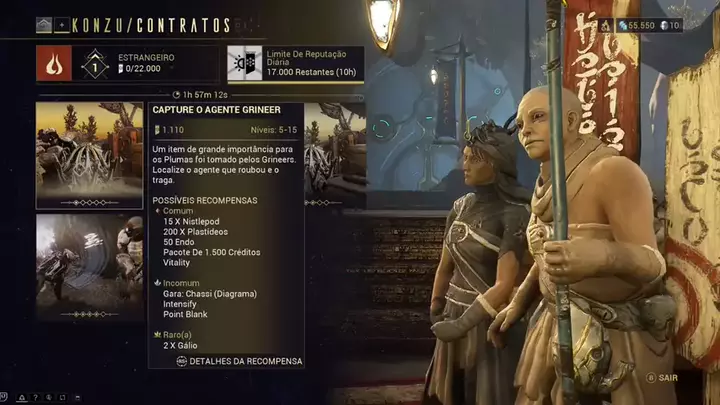Viewport: 720px width, 405px height.
Task: Open Detalhes da Recompensa
Action: pyautogui.click(x=240, y=361)
